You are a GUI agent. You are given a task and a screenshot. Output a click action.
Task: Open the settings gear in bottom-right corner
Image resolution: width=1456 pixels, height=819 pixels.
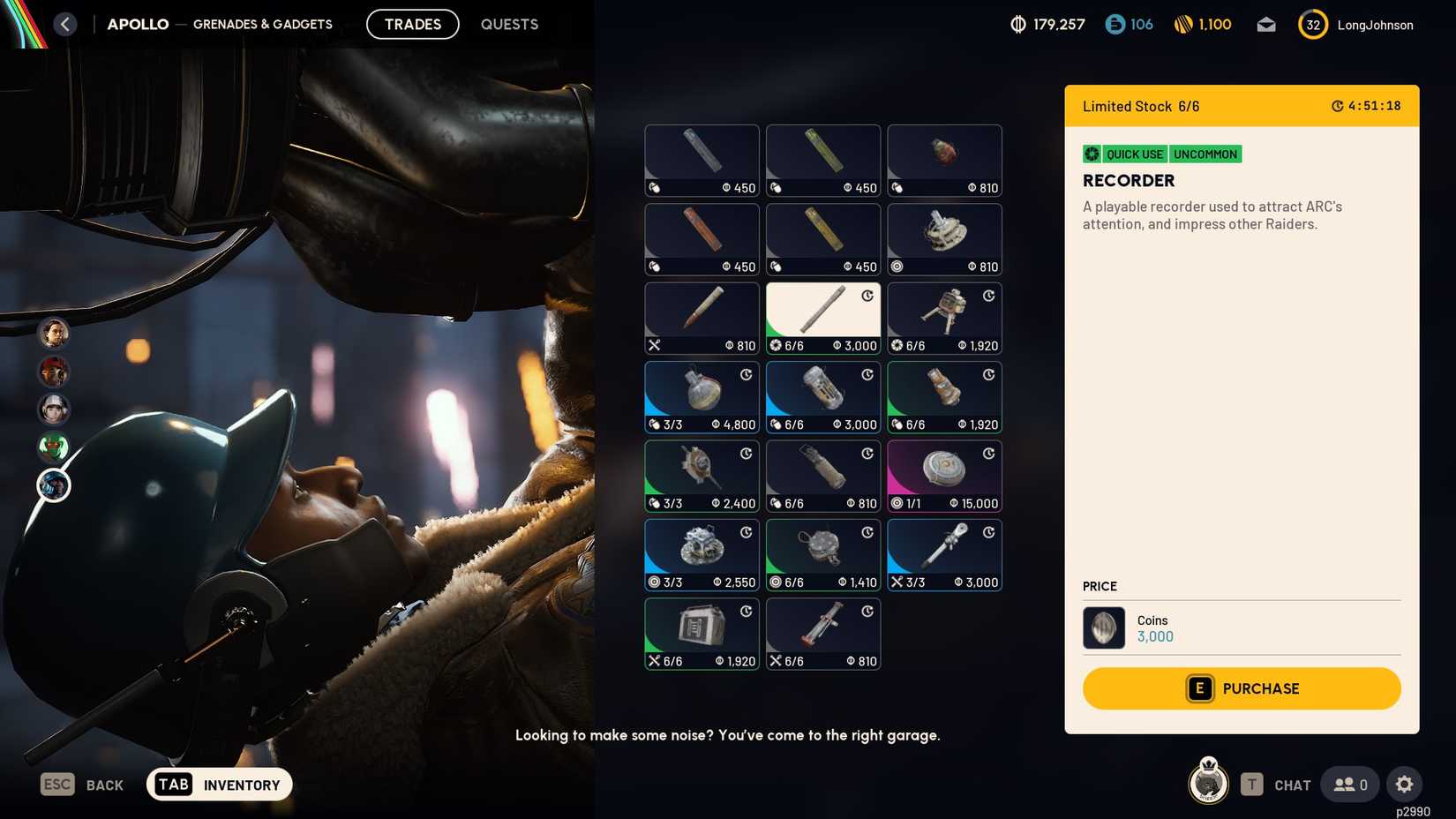click(x=1405, y=783)
